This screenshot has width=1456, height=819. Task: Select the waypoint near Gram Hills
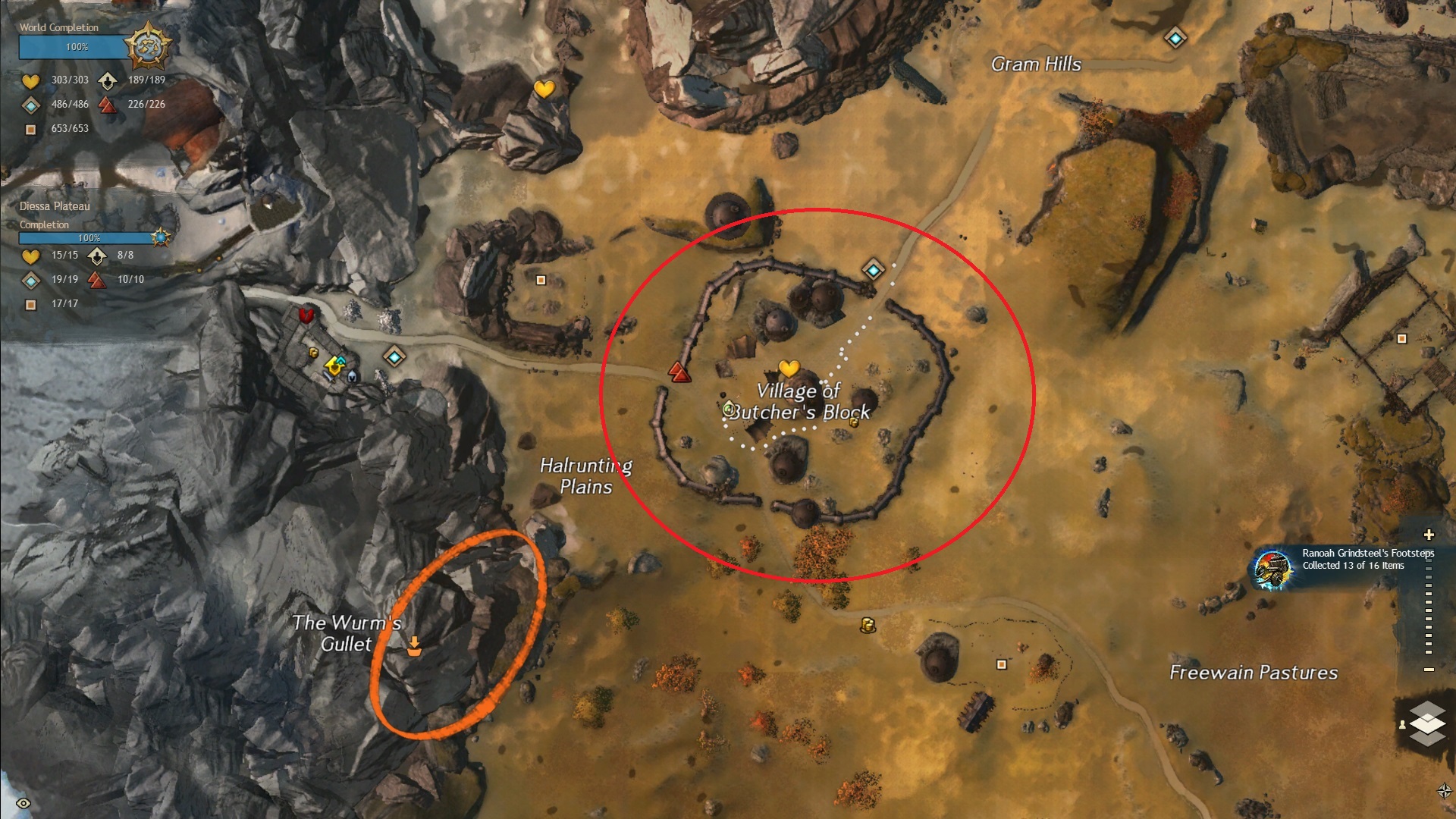tap(1175, 37)
